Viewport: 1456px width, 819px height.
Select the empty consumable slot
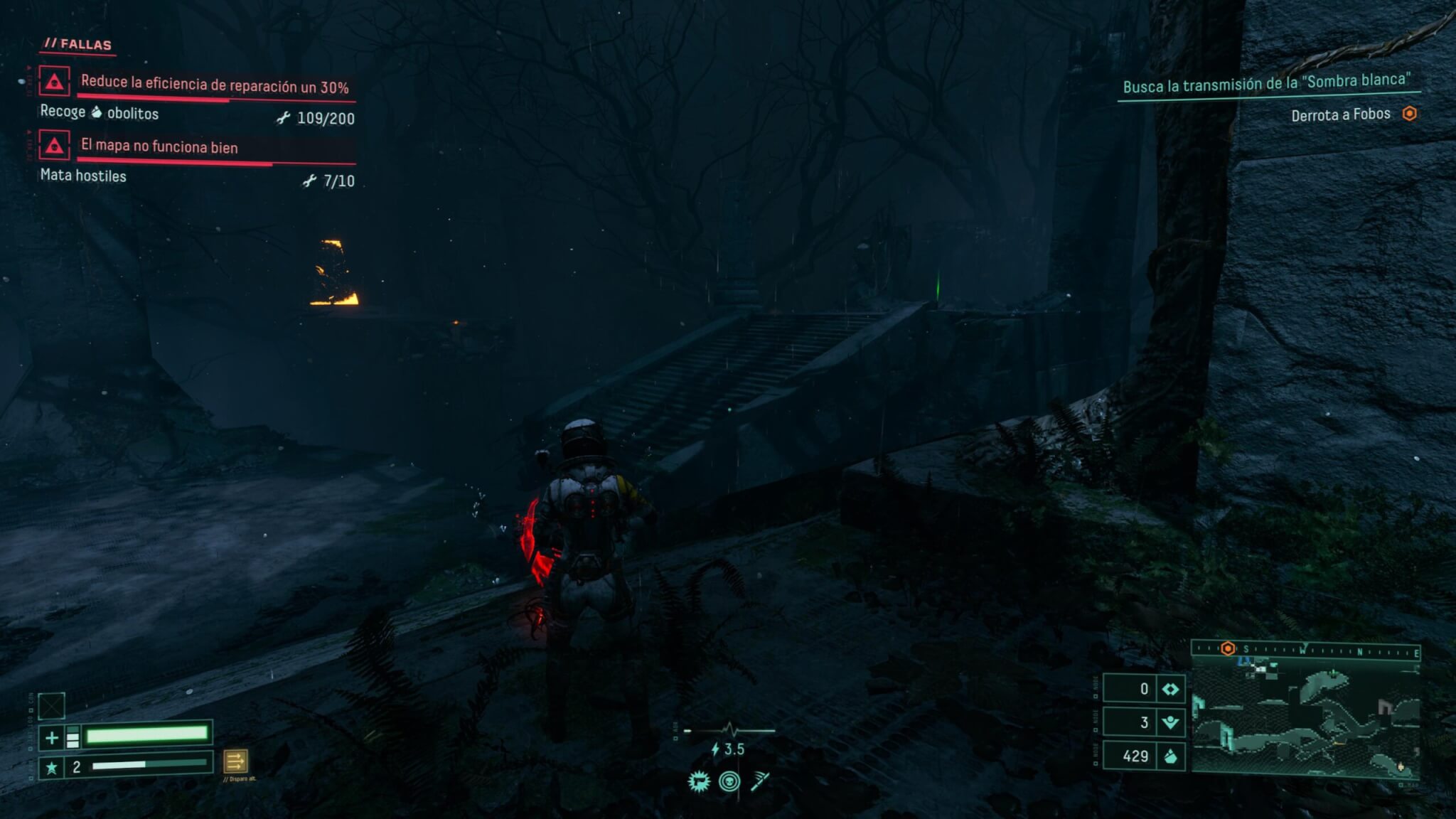point(51,706)
